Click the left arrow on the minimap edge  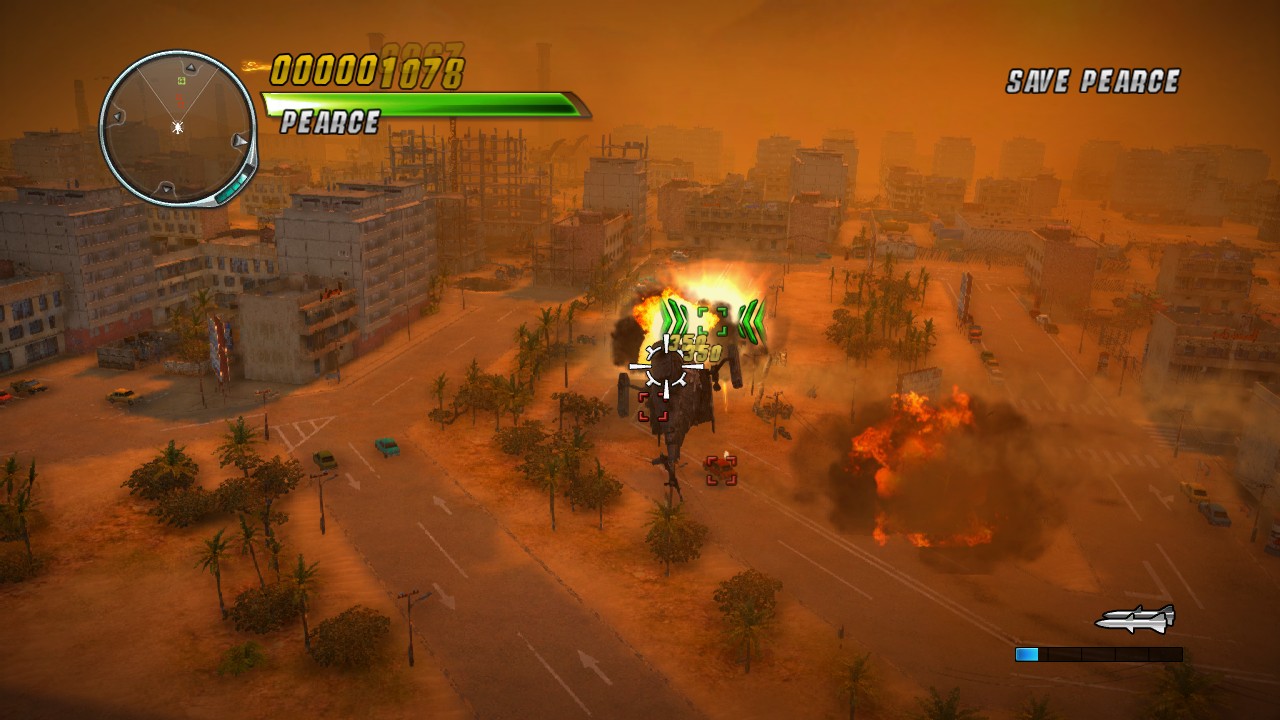click(x=117, y=115)
